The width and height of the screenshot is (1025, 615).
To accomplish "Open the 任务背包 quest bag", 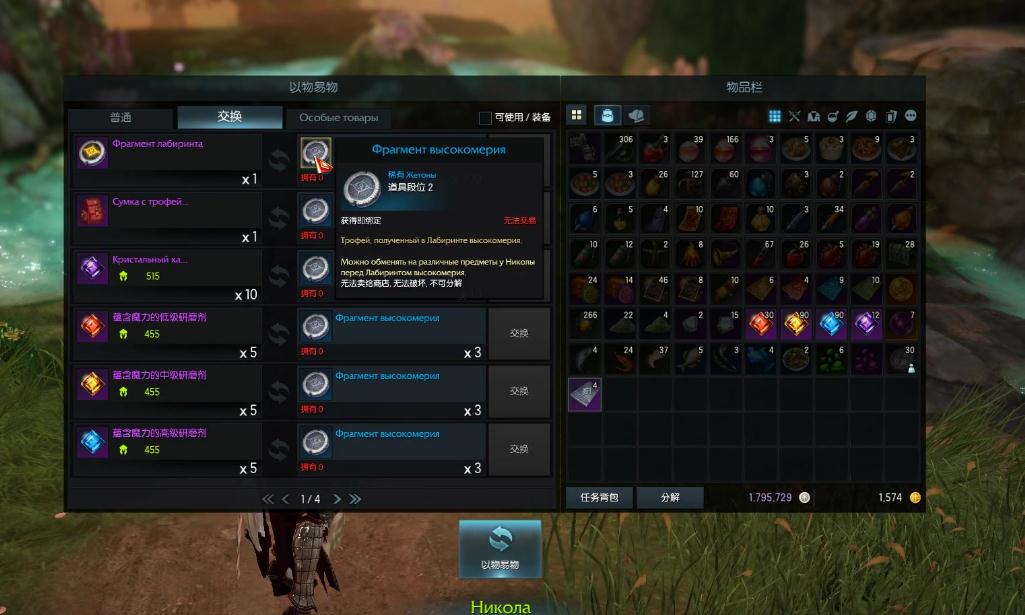I will 599,497.
